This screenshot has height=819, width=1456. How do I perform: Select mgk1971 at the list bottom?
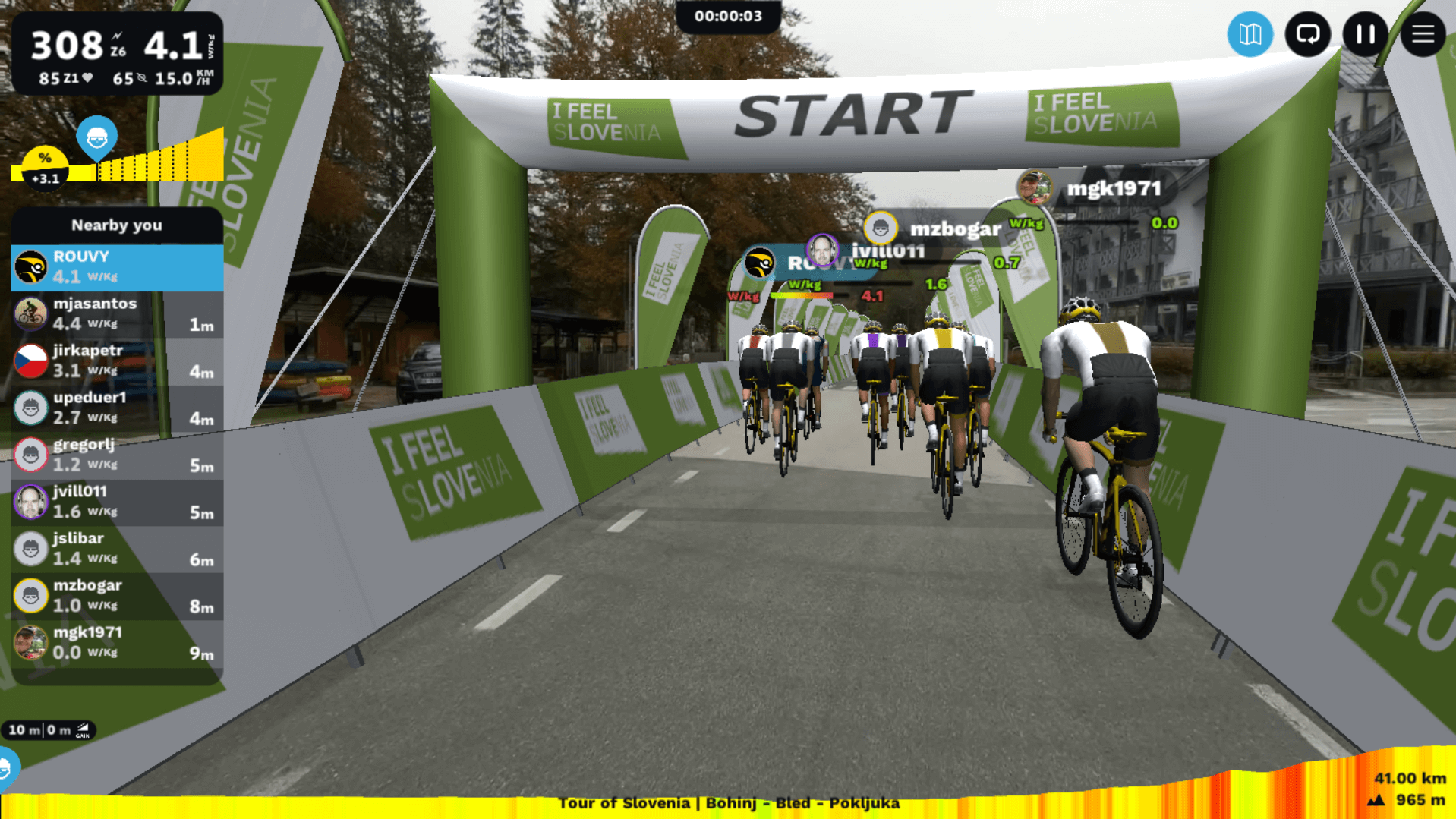[117, 643]
